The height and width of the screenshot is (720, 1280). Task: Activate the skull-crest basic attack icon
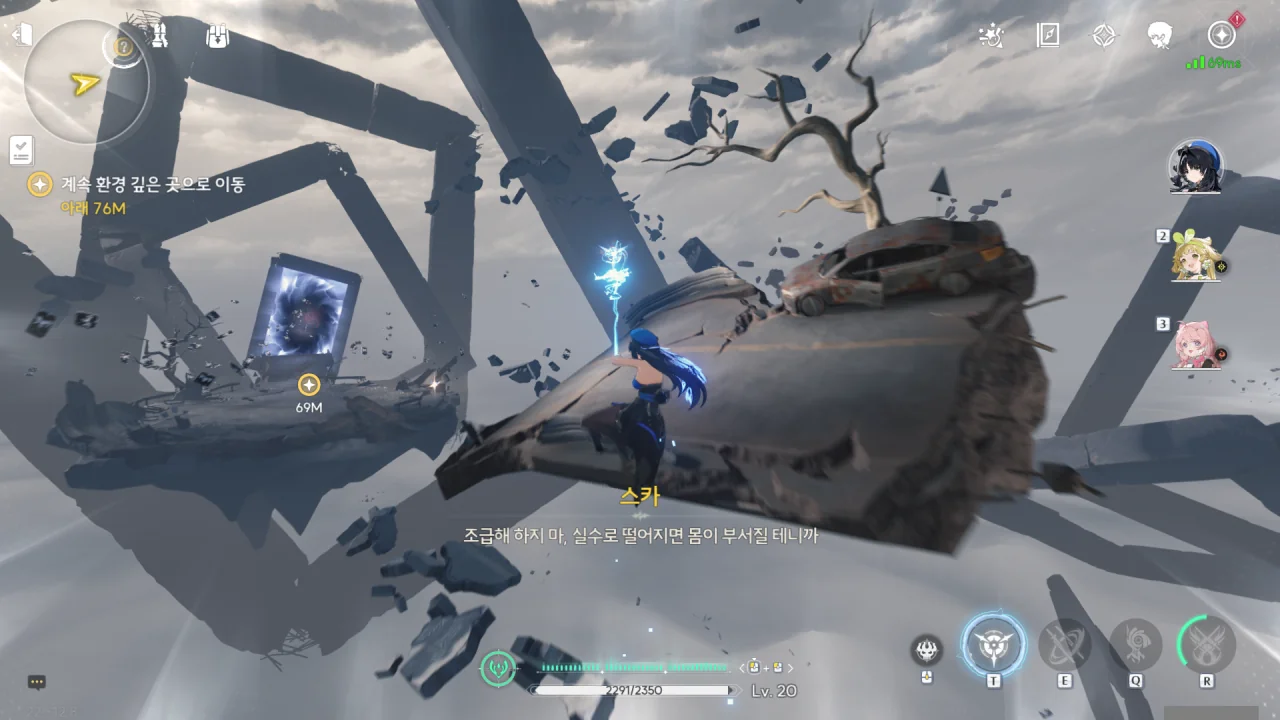[927, 651]
